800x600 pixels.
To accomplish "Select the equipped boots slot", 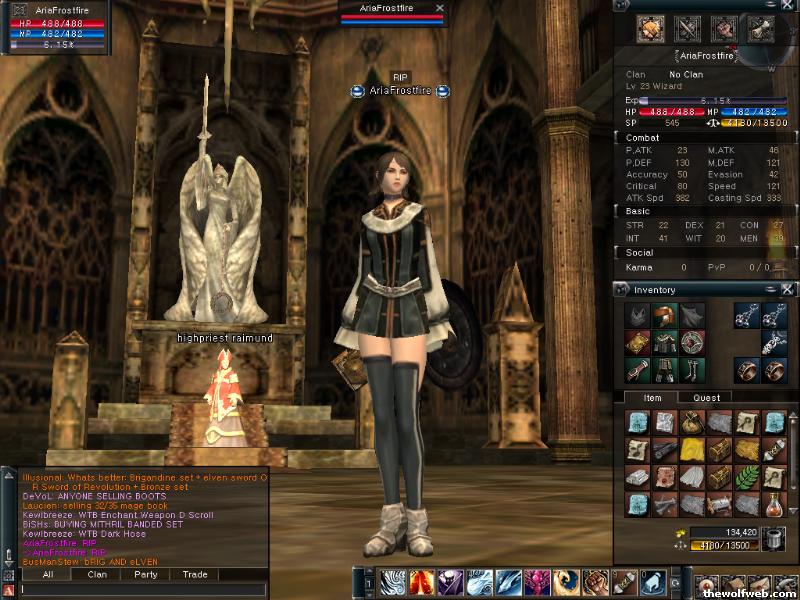I will point(691,370).
